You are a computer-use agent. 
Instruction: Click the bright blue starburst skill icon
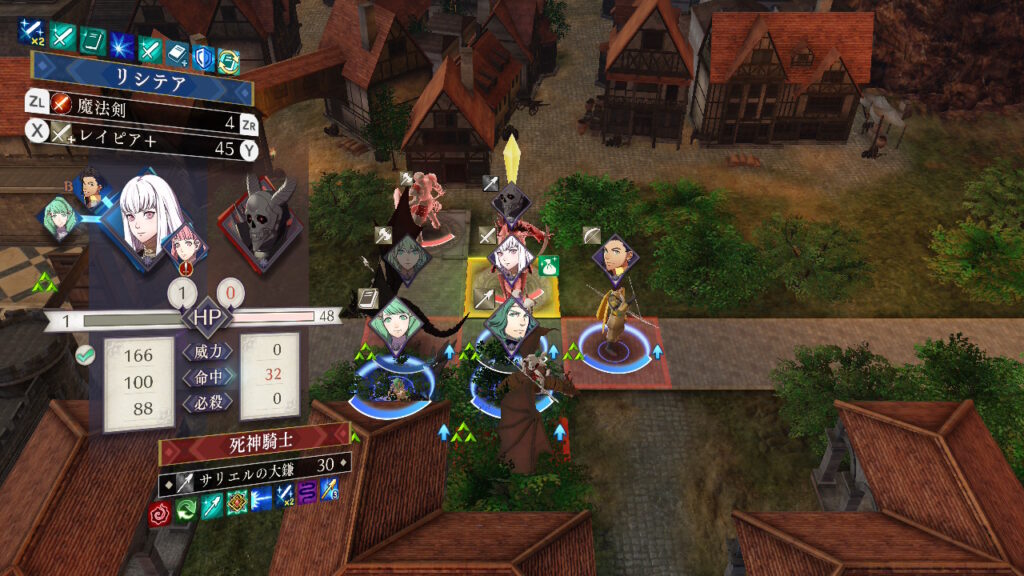tap(122, 42)
